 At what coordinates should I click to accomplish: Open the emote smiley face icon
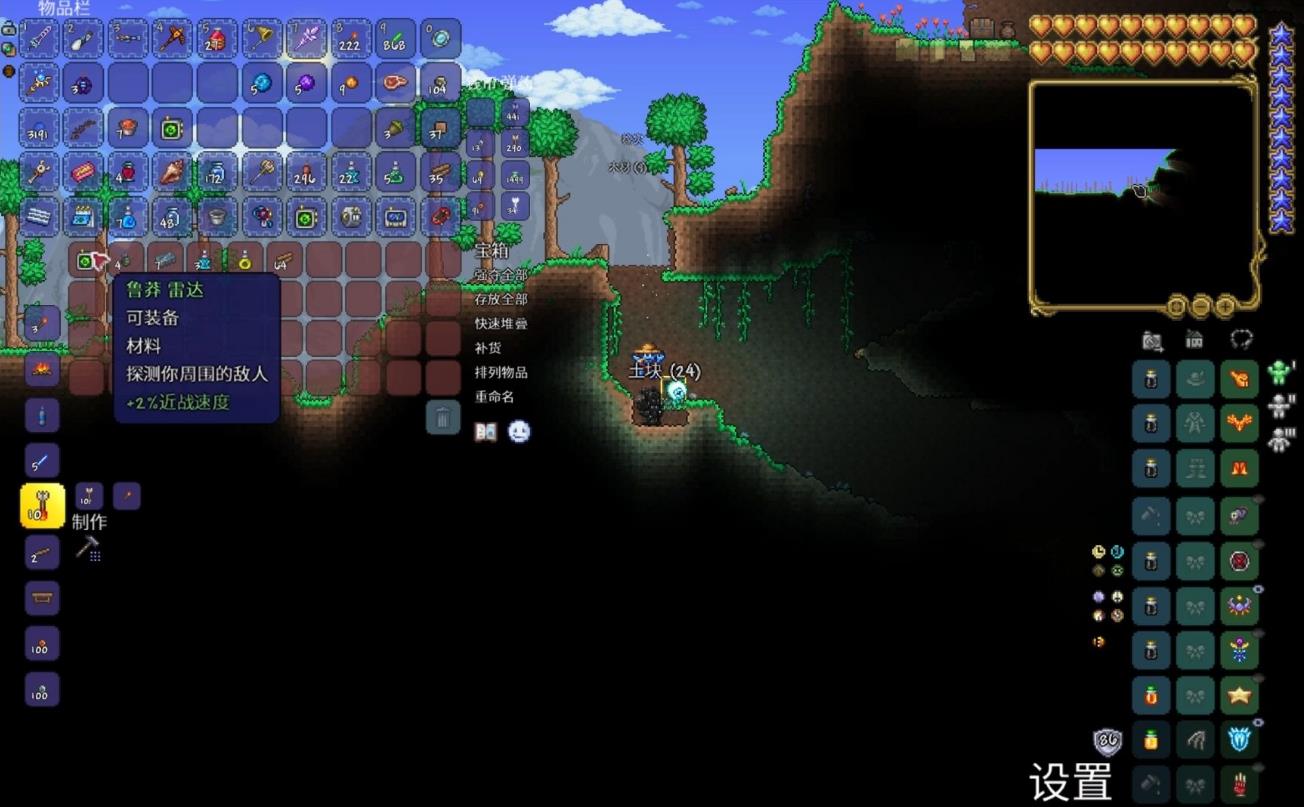coord(519,432)
